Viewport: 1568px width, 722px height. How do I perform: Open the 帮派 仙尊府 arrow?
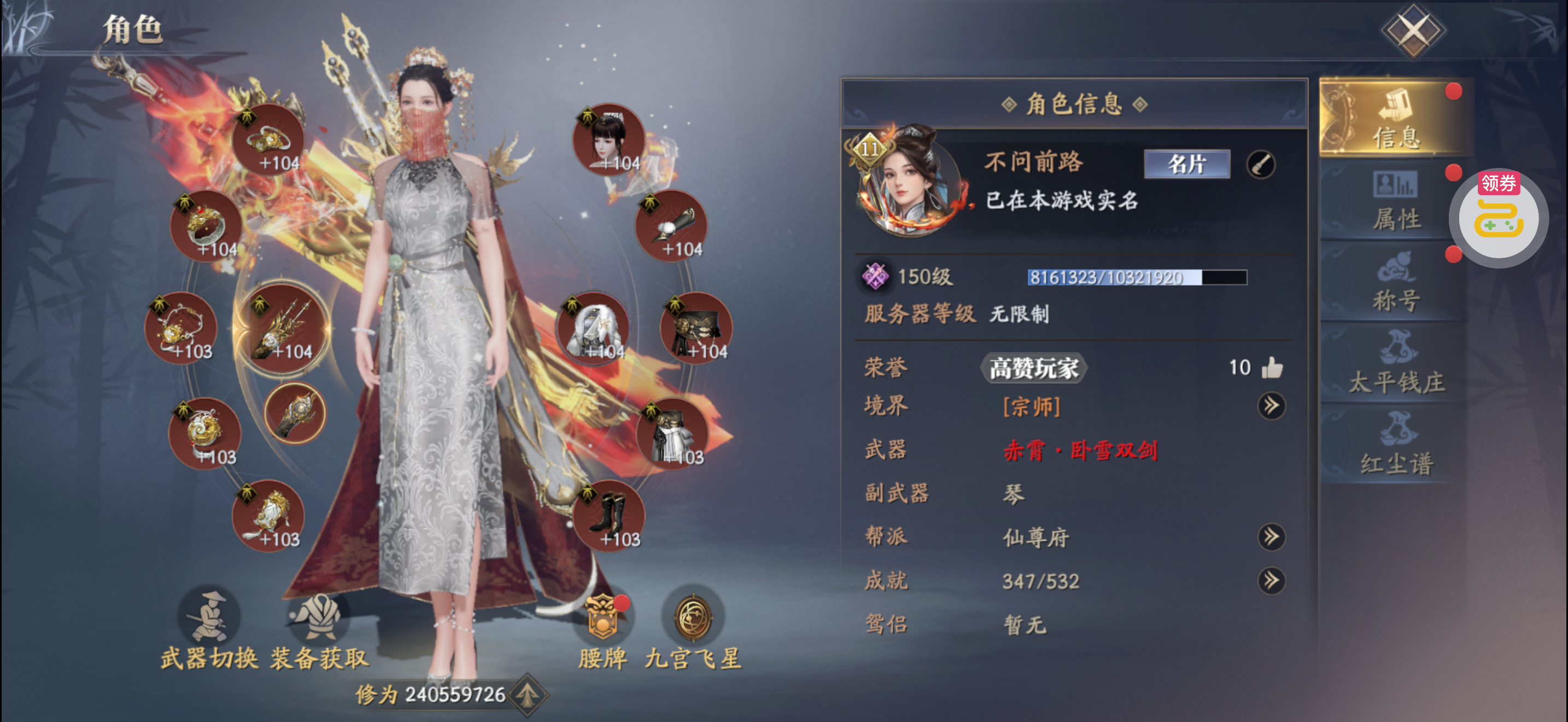(1271, 537)
